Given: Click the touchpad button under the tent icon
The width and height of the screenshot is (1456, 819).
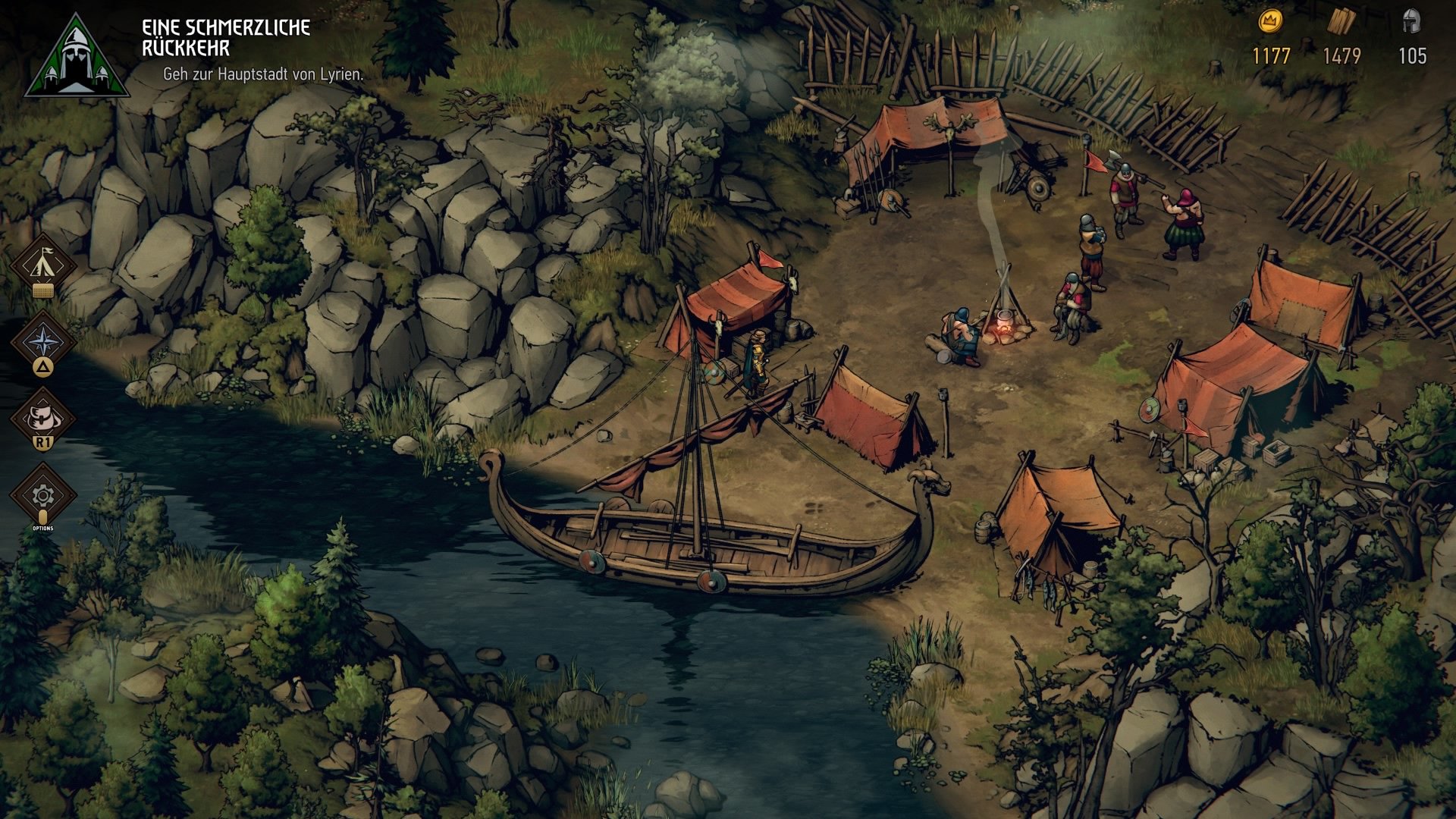Looking at the screenshot, I should 43,290.
